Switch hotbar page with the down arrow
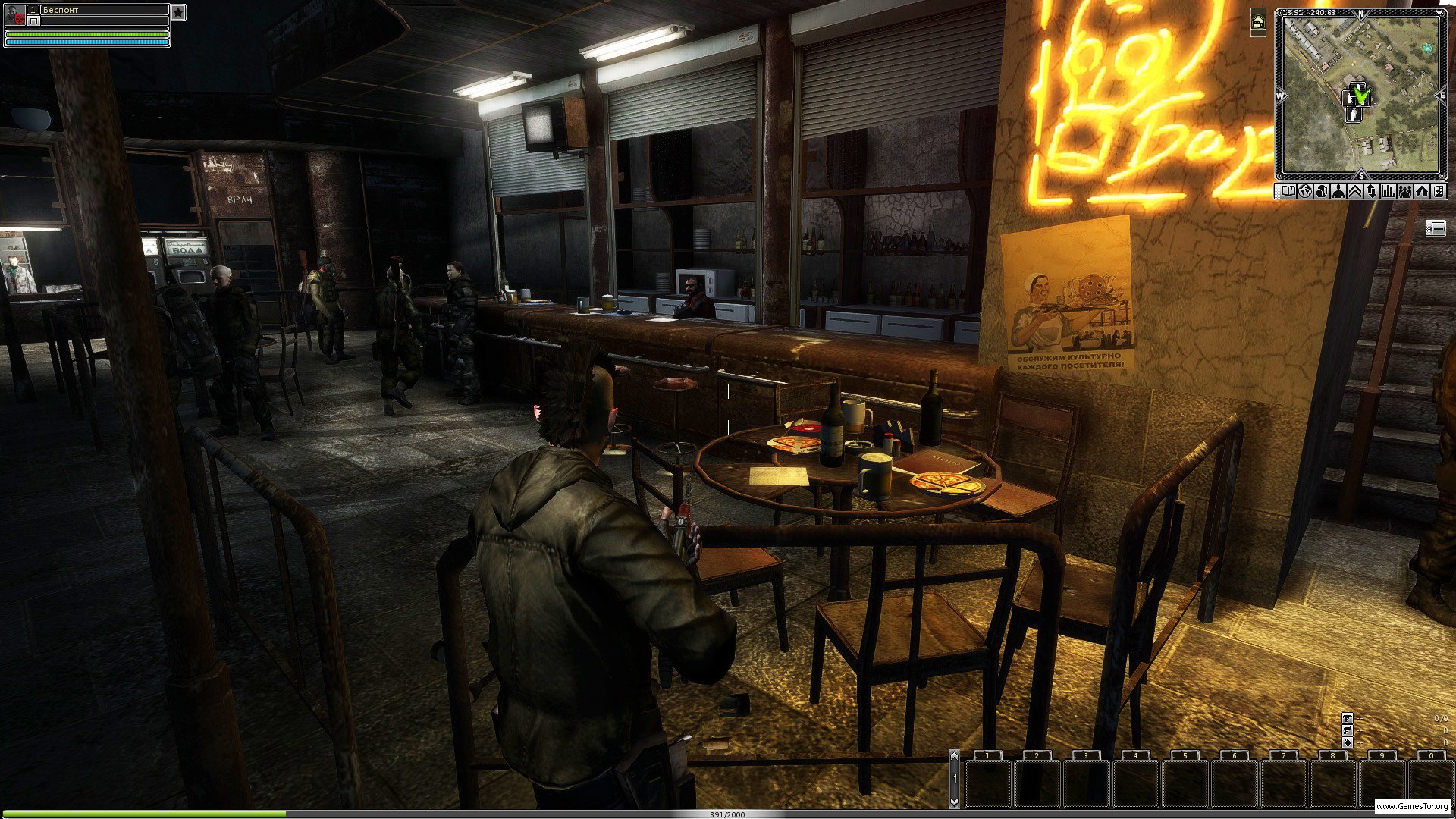 click(955, 801)
